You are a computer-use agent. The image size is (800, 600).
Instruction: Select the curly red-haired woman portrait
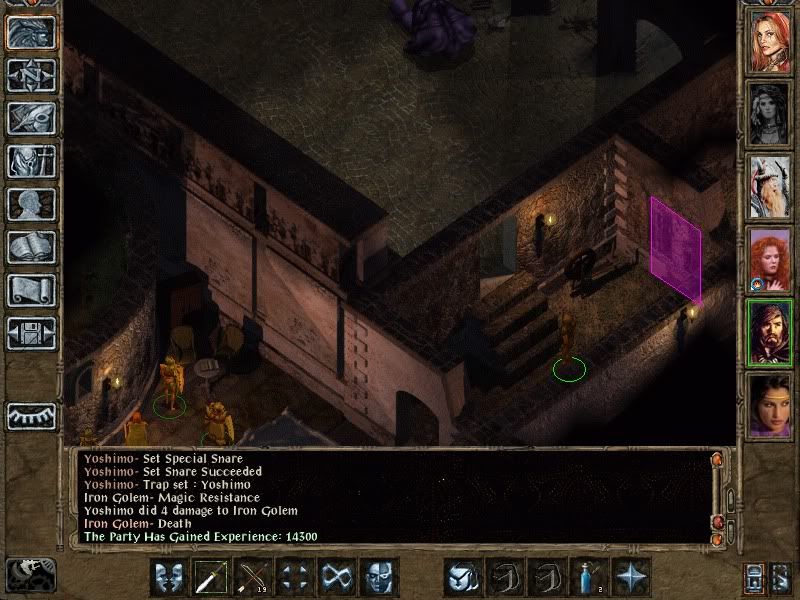(x=770, y=258)
